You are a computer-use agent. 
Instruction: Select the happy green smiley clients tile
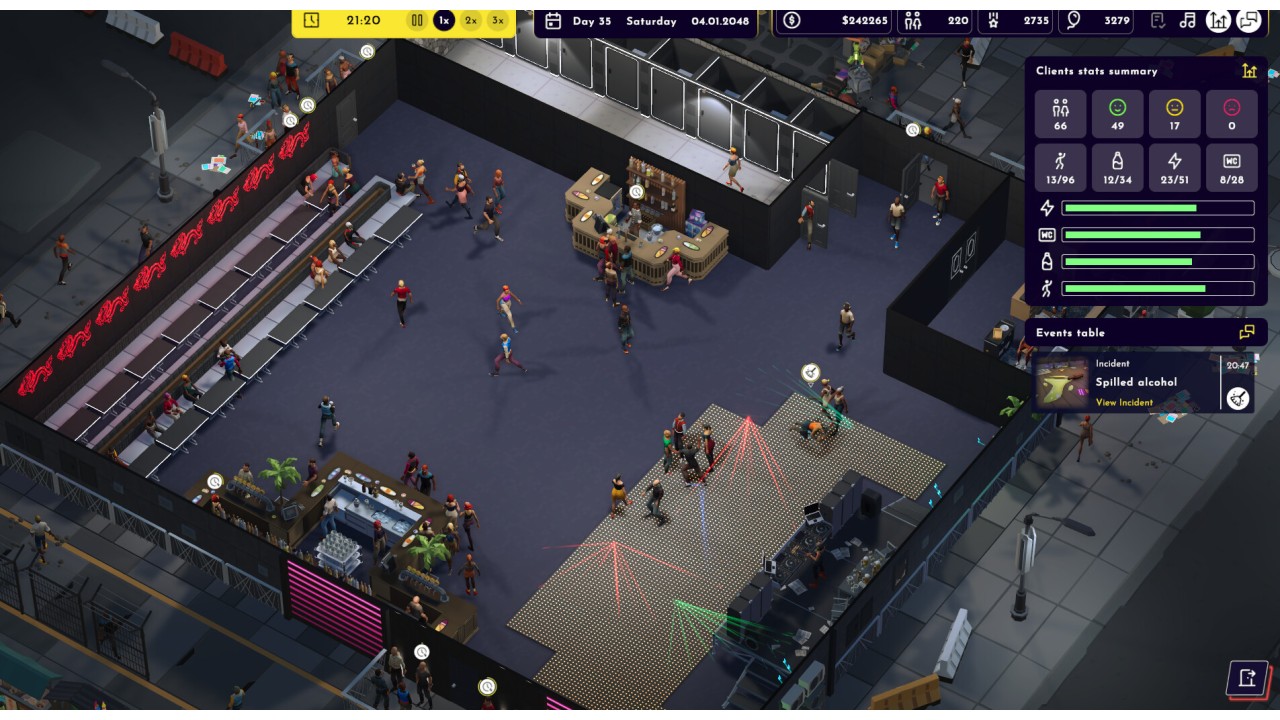click(x=1118, y=114)
